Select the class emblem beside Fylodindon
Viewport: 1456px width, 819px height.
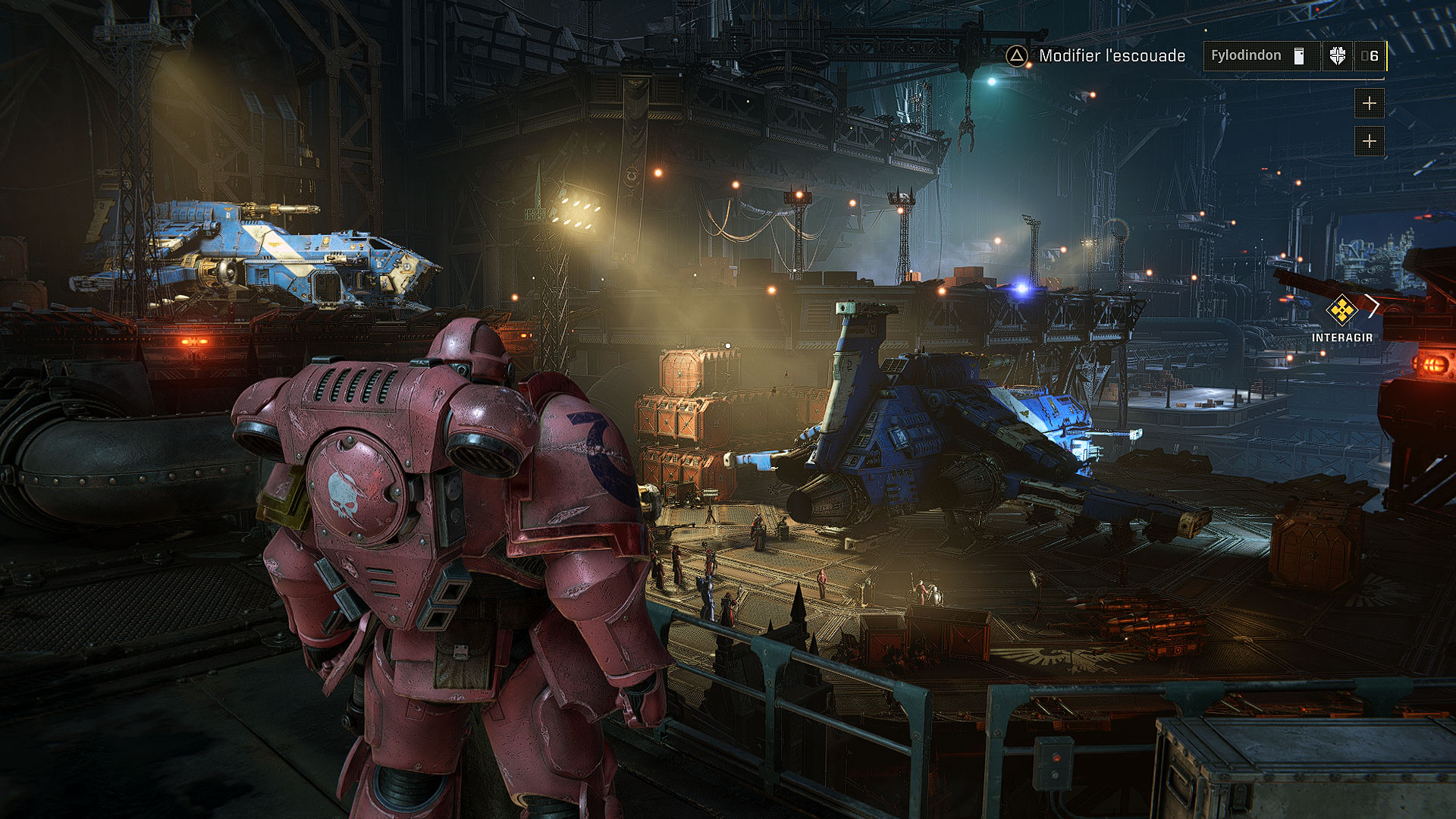1337,56
